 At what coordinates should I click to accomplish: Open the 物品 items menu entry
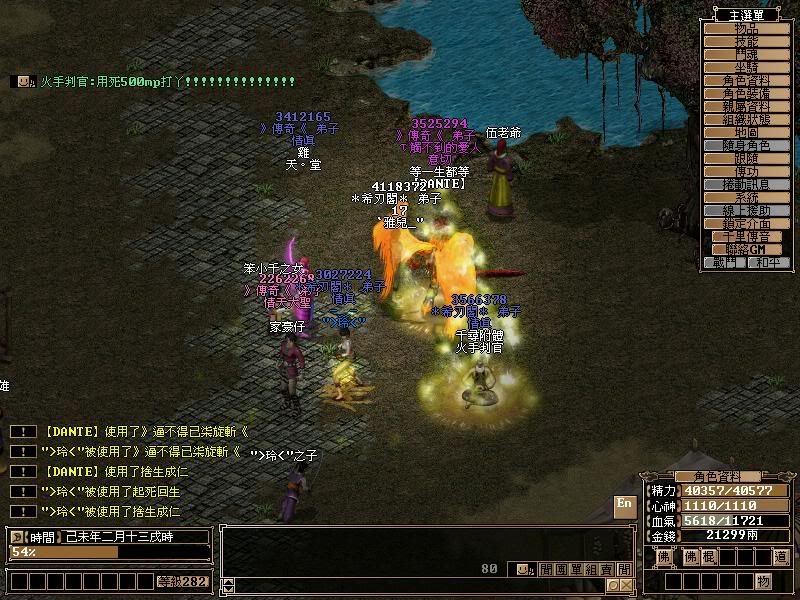tap(747, 29)
